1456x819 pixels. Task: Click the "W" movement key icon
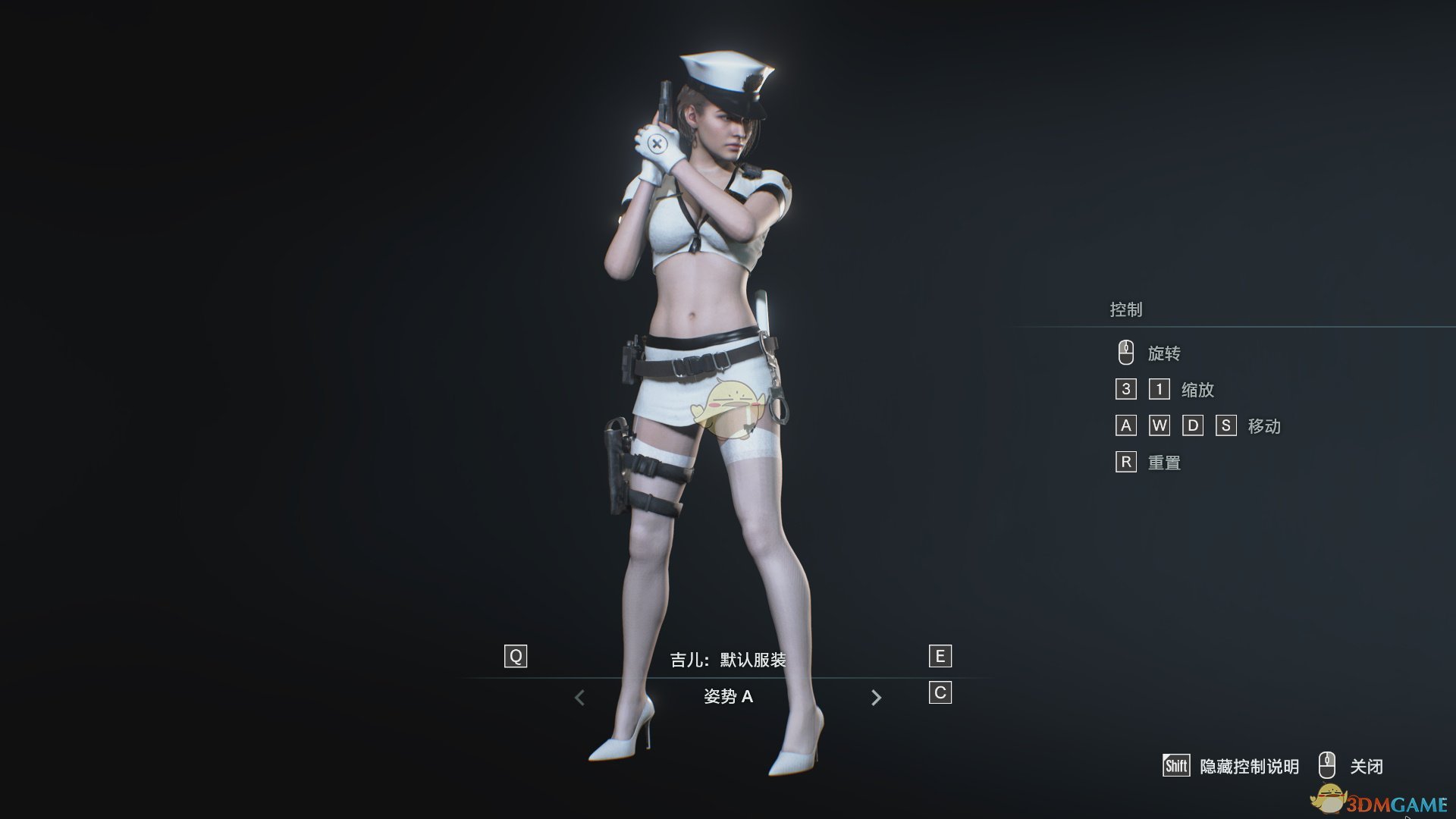[1158, 426]
